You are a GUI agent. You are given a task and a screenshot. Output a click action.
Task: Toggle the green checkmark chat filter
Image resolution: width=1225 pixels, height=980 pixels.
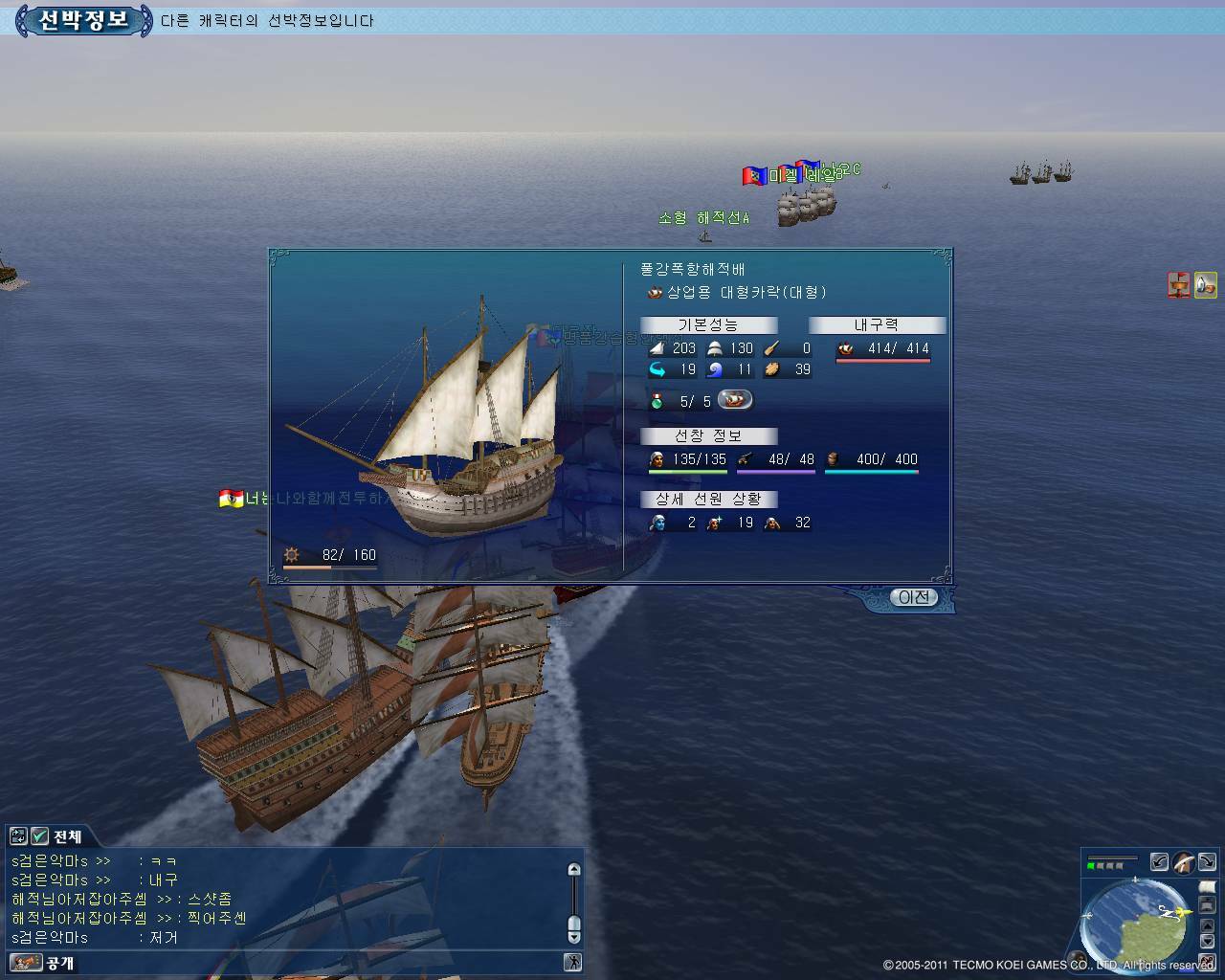coord(39,836)
